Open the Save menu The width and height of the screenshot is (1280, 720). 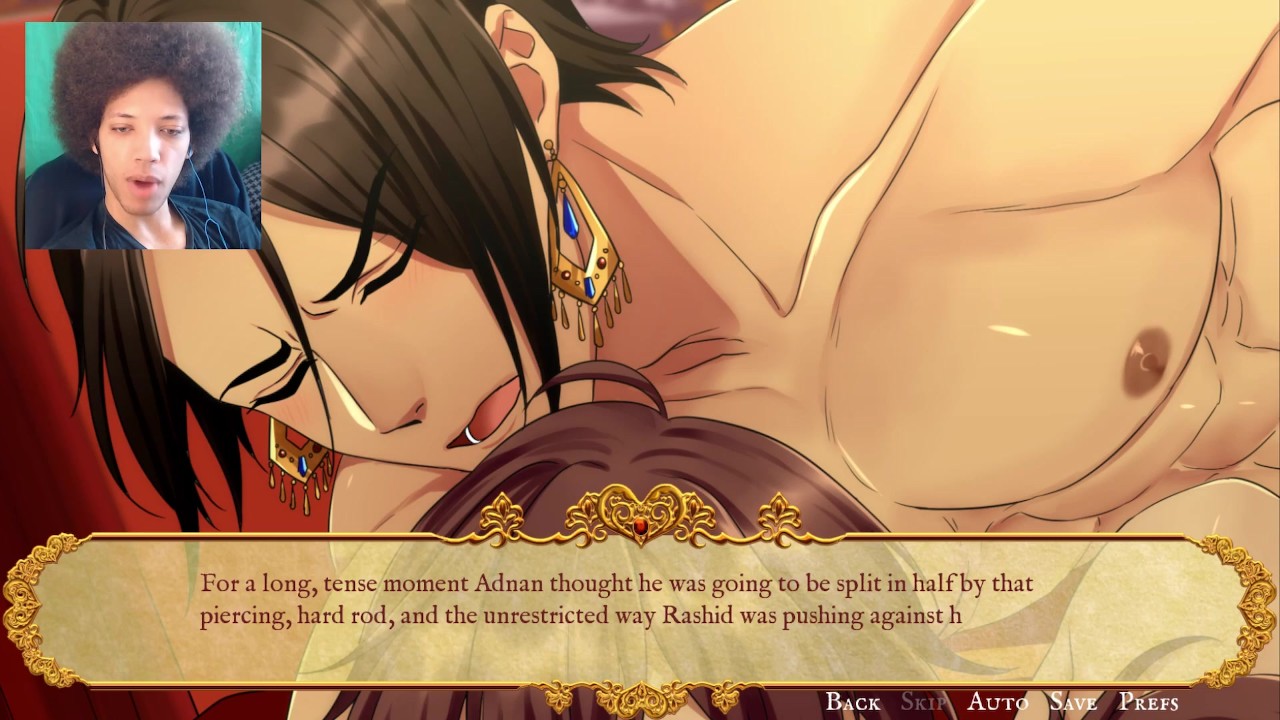pos(1073,702)
